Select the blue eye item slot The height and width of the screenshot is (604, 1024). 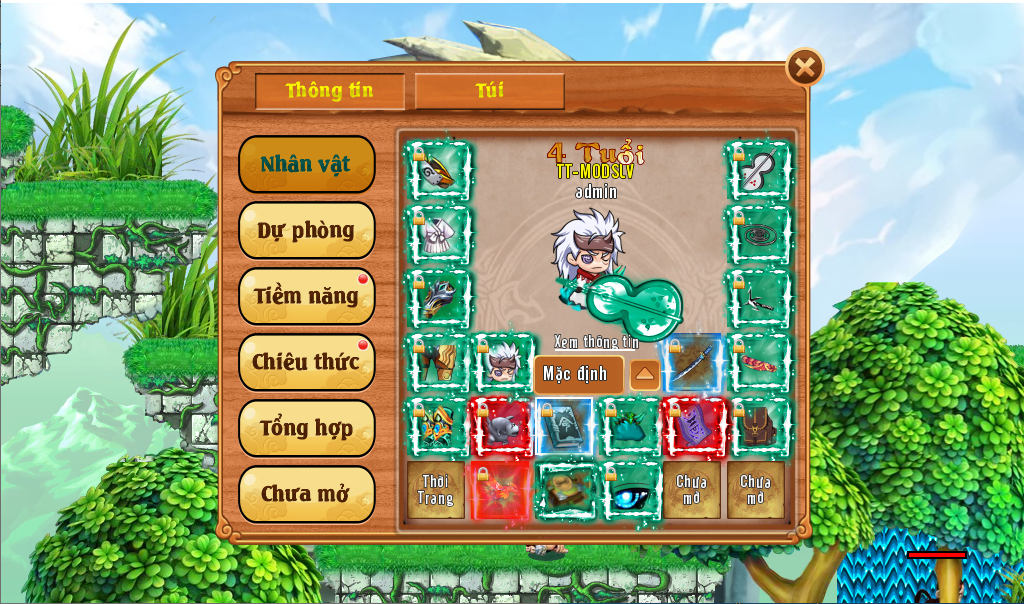(x=630, y=490)
